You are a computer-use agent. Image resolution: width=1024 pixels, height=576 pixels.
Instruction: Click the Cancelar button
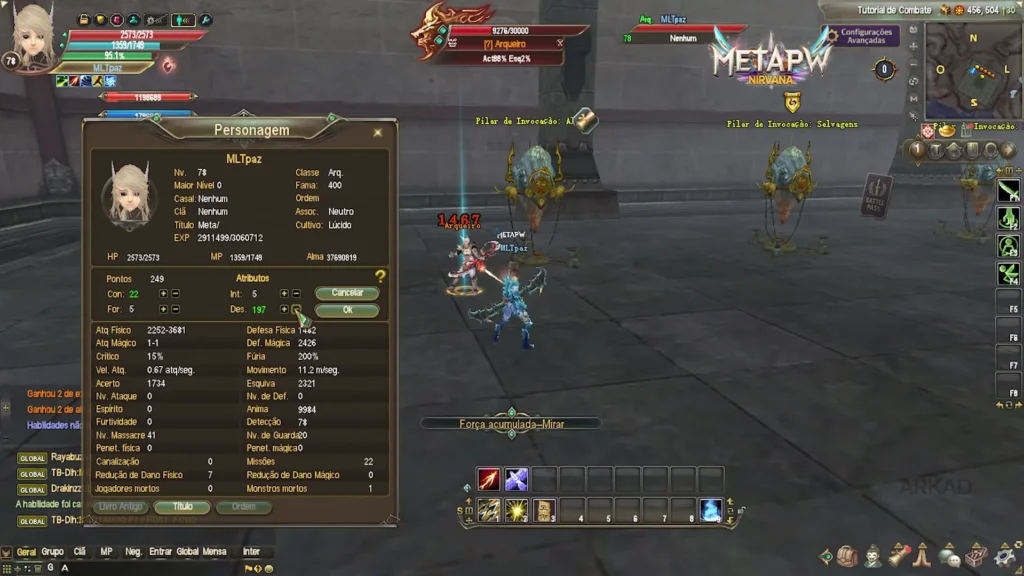[x=347, y=294]
